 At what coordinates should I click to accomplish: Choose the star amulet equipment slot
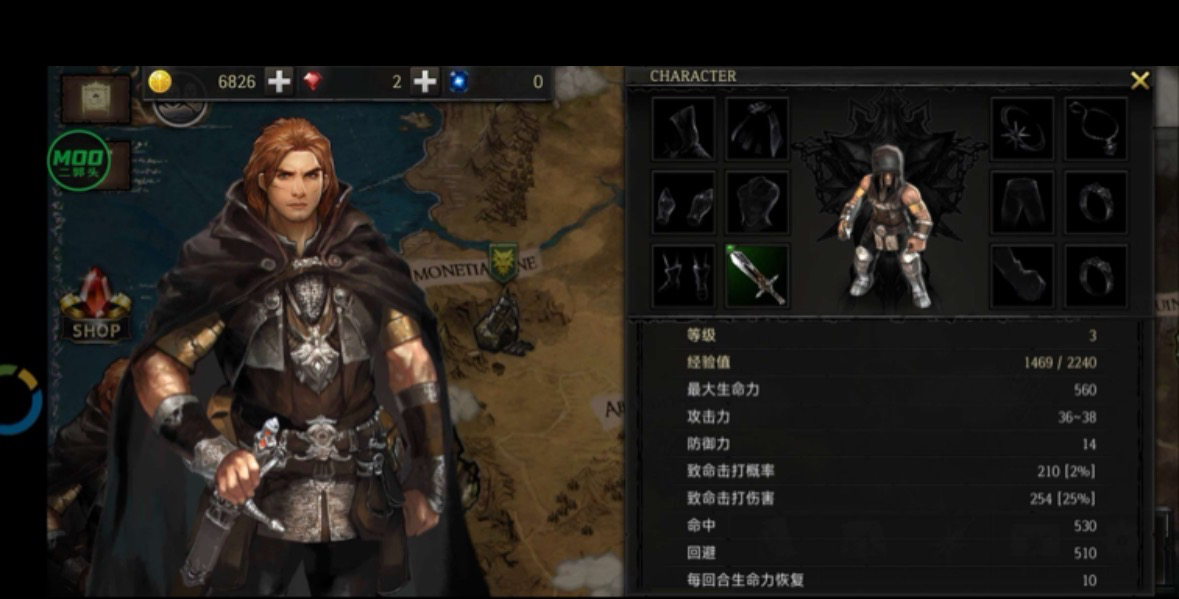click(1022, 129)
